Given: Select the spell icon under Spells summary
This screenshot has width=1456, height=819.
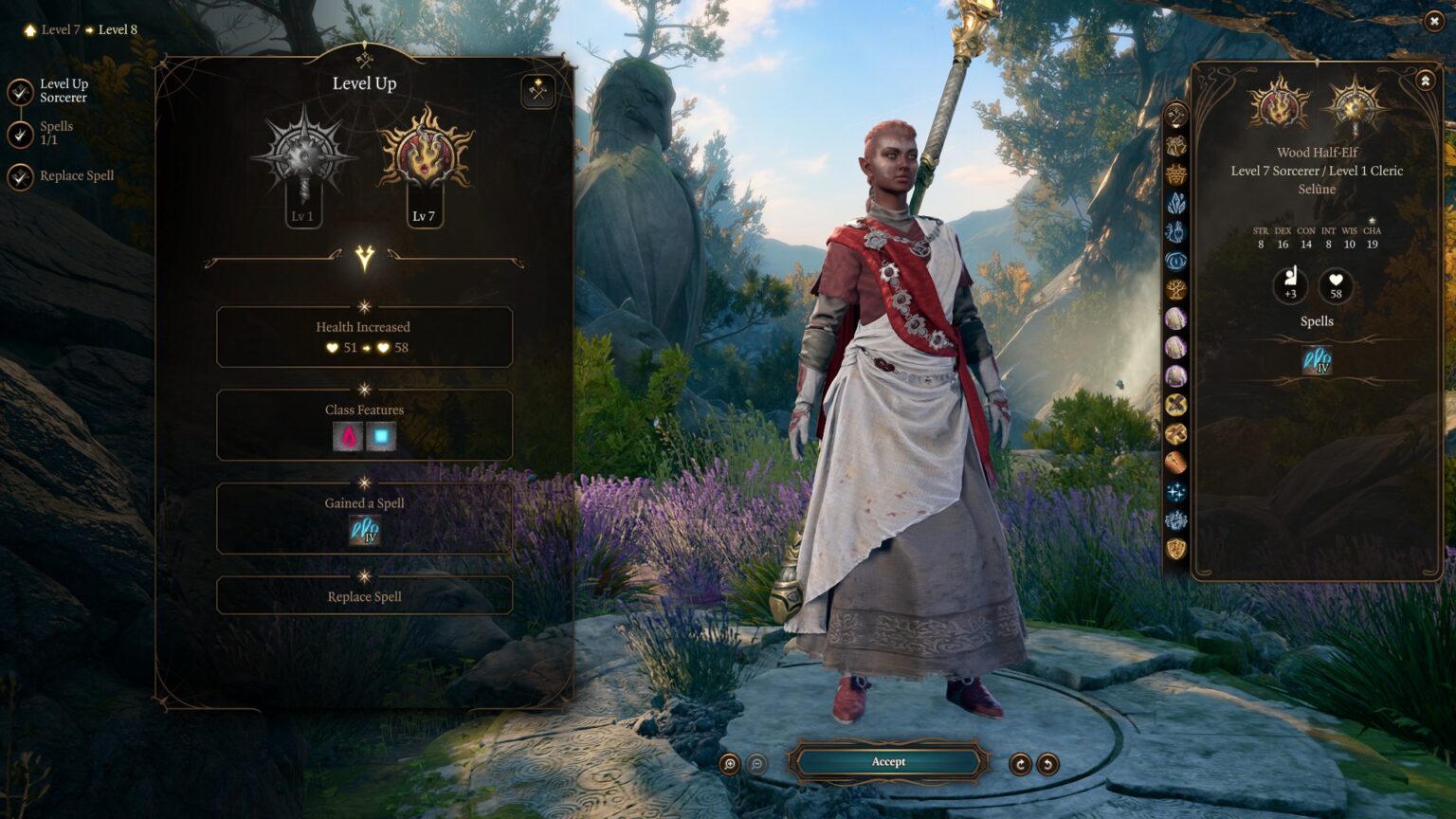Looking at the screenshot, I should (1317, 360).
